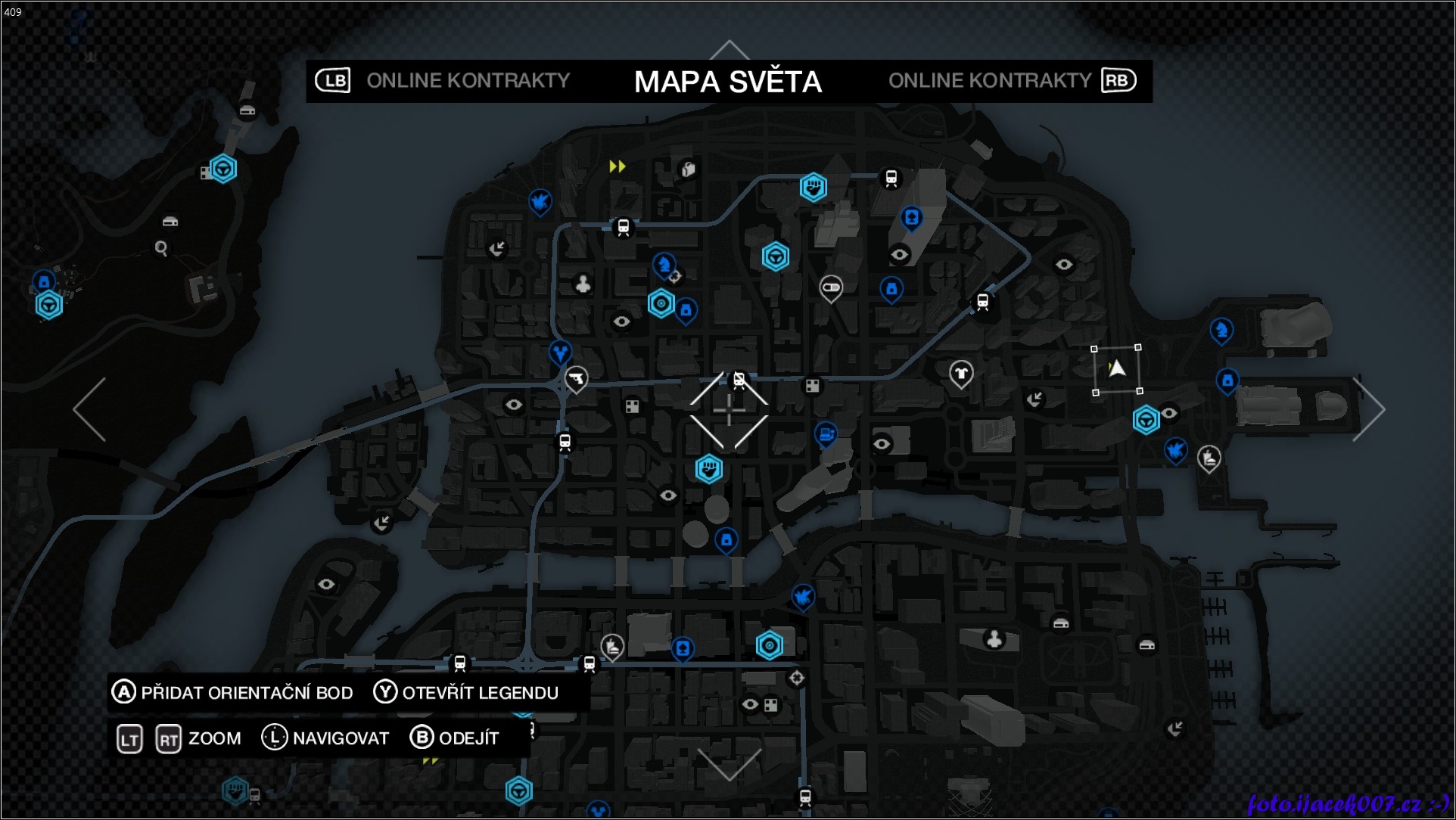Select the gun shop pistol marker
This screenshot has width=1456, height=820.
(576, 377)
